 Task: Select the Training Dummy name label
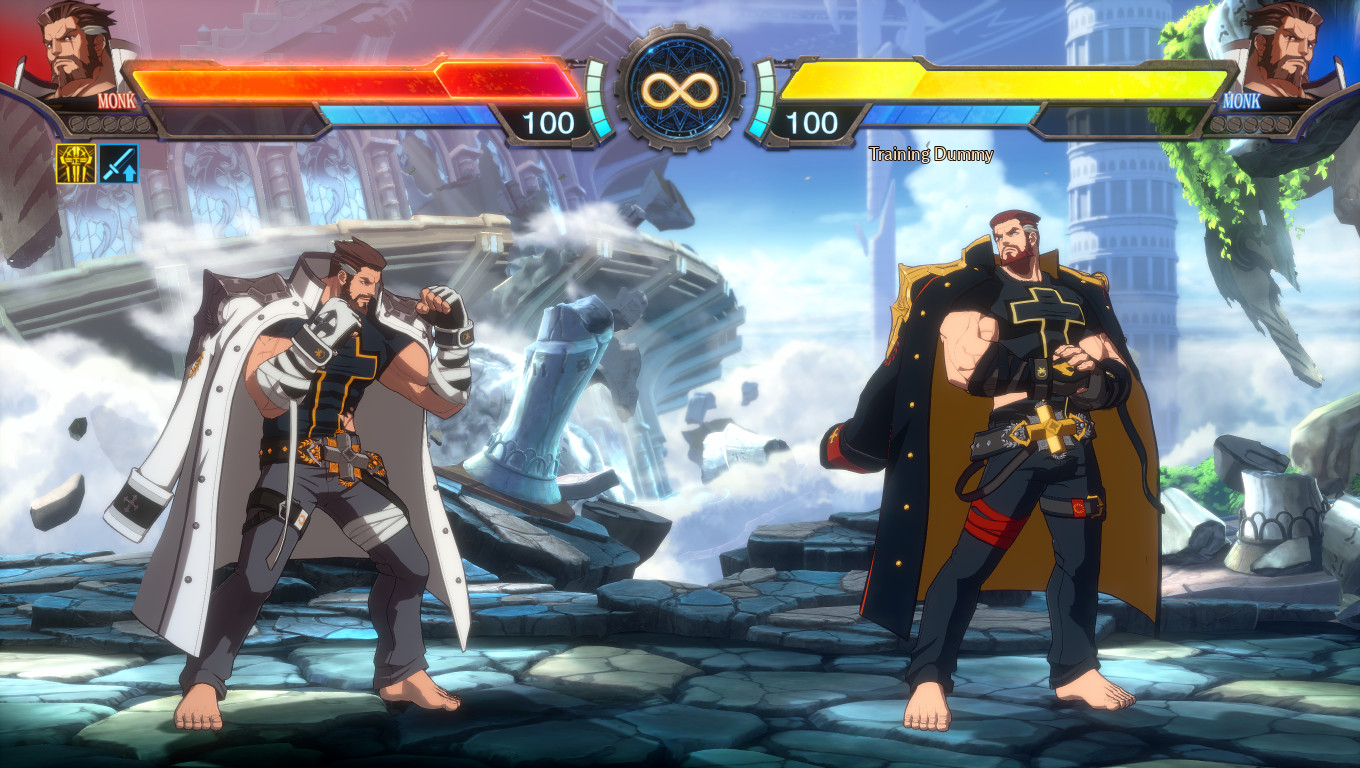point(932,154)
